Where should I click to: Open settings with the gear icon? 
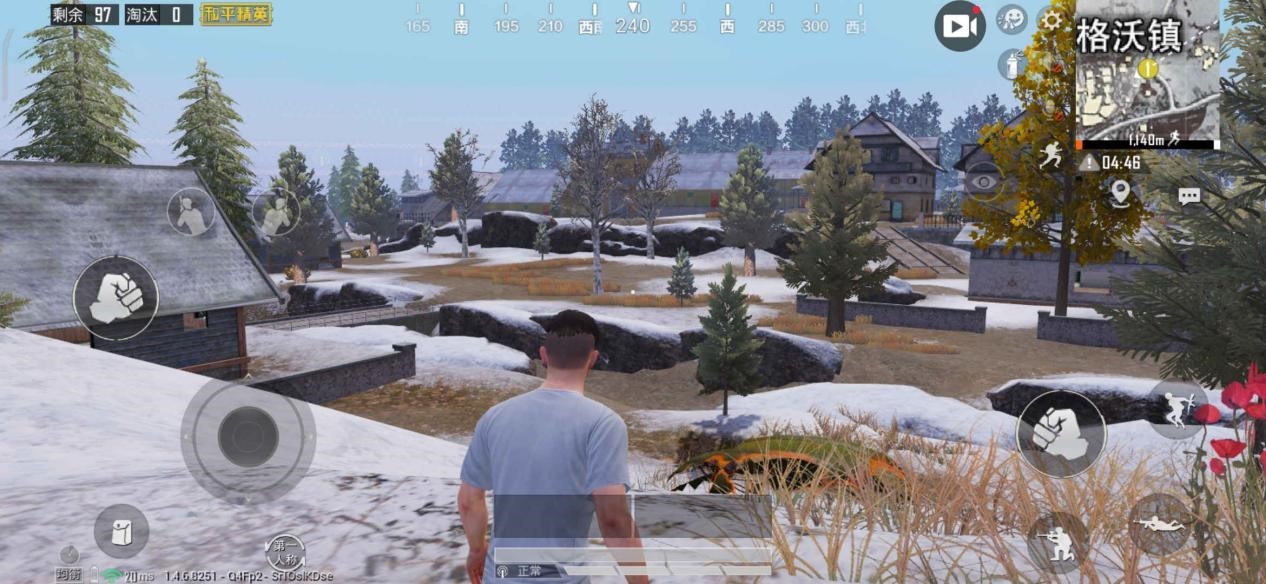click(x=1051, y=19)
